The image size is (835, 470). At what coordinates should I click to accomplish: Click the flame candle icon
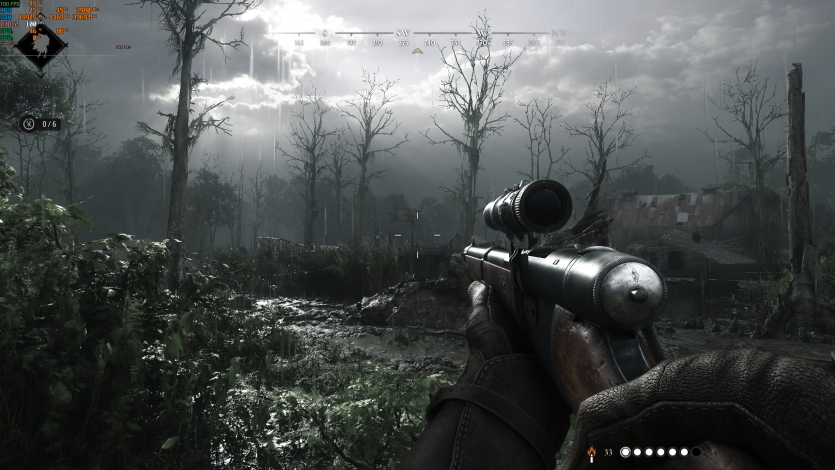(591, 452)
